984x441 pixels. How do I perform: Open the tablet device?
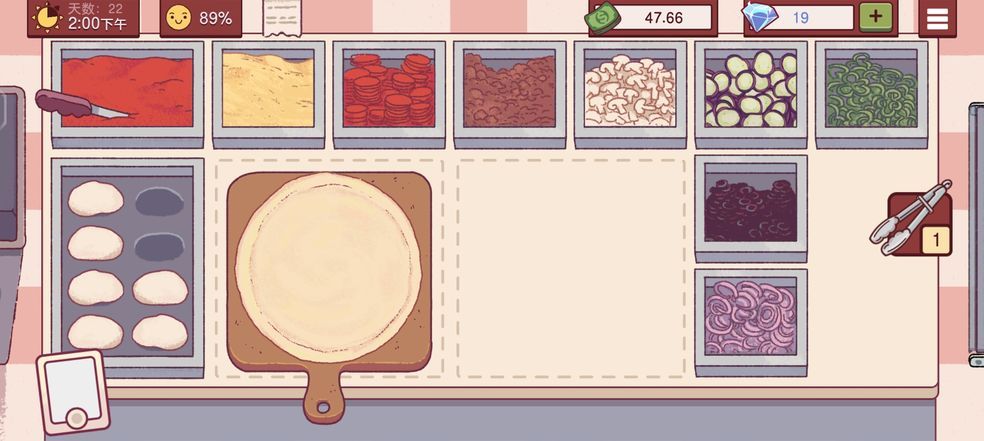(x=72, y=392)
